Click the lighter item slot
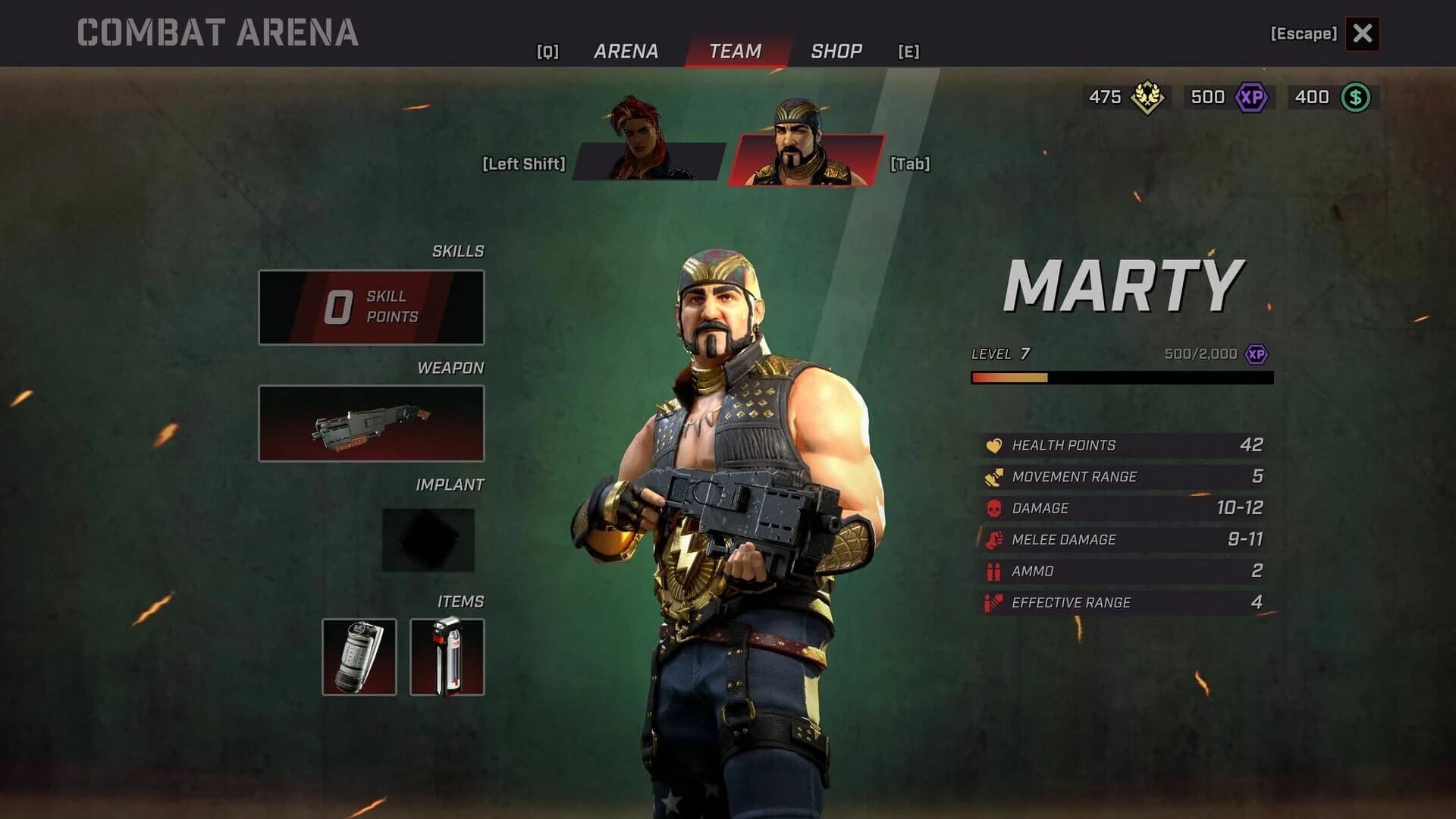Screen dimensions: 1456x819 click(x=447, y=658)
